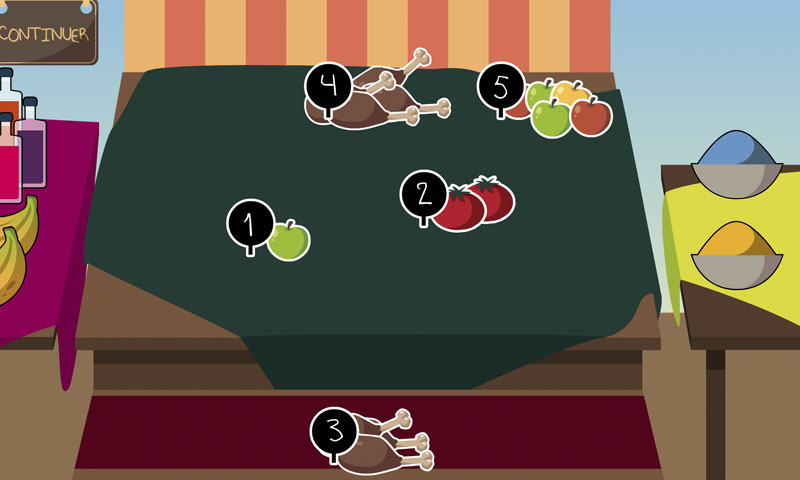Screen dimensions: 800x480
Task: Select the green apple marked 1
Action: point(288,241)
